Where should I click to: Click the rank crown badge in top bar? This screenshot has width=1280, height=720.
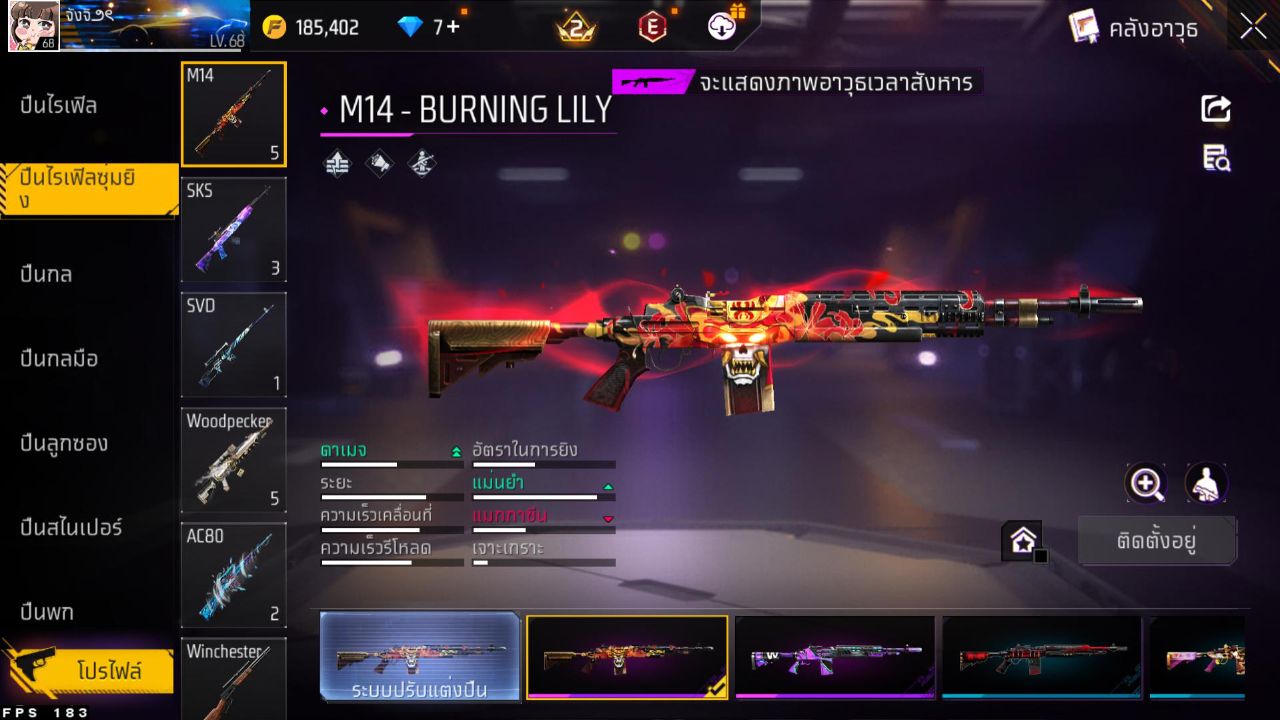tap(574, 27)
